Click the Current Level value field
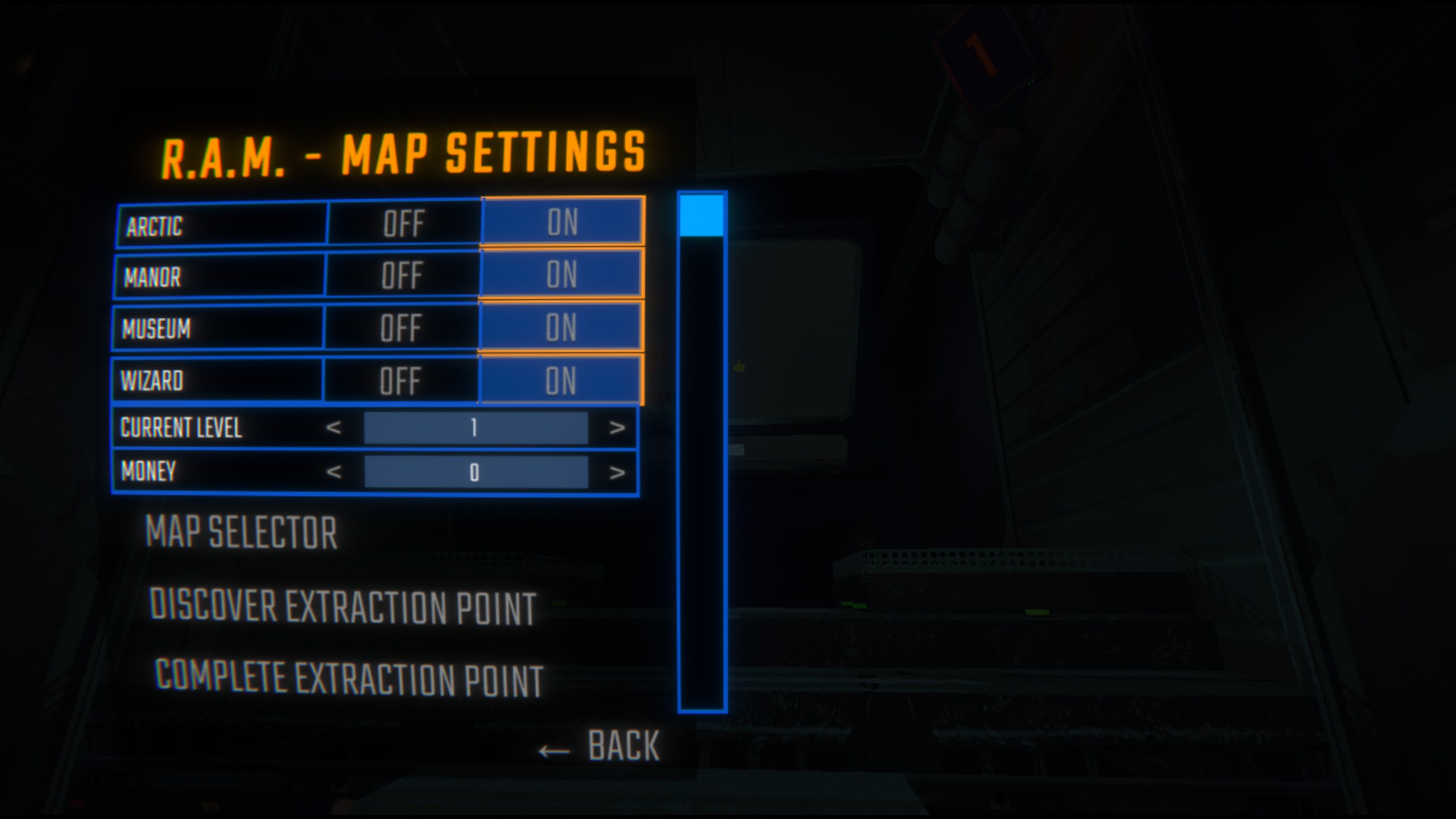 coord(476,429)
